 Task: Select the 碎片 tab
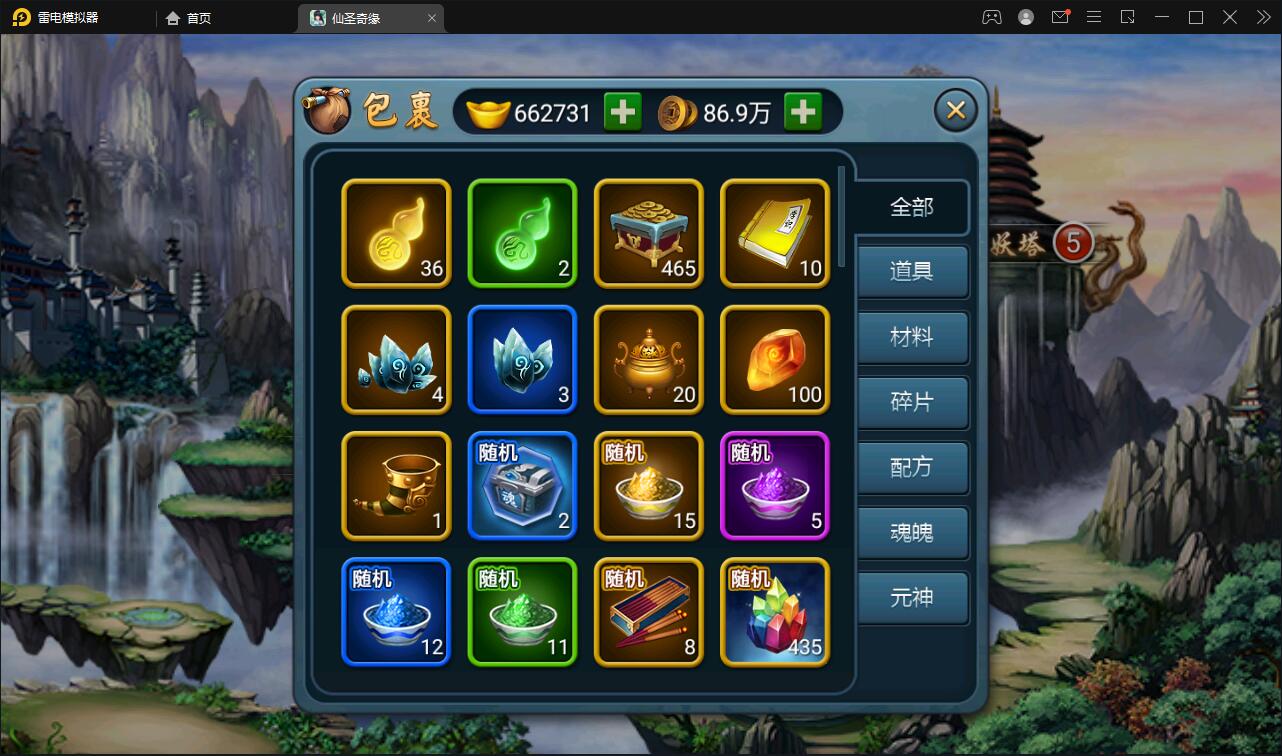(x=911, y=402)
